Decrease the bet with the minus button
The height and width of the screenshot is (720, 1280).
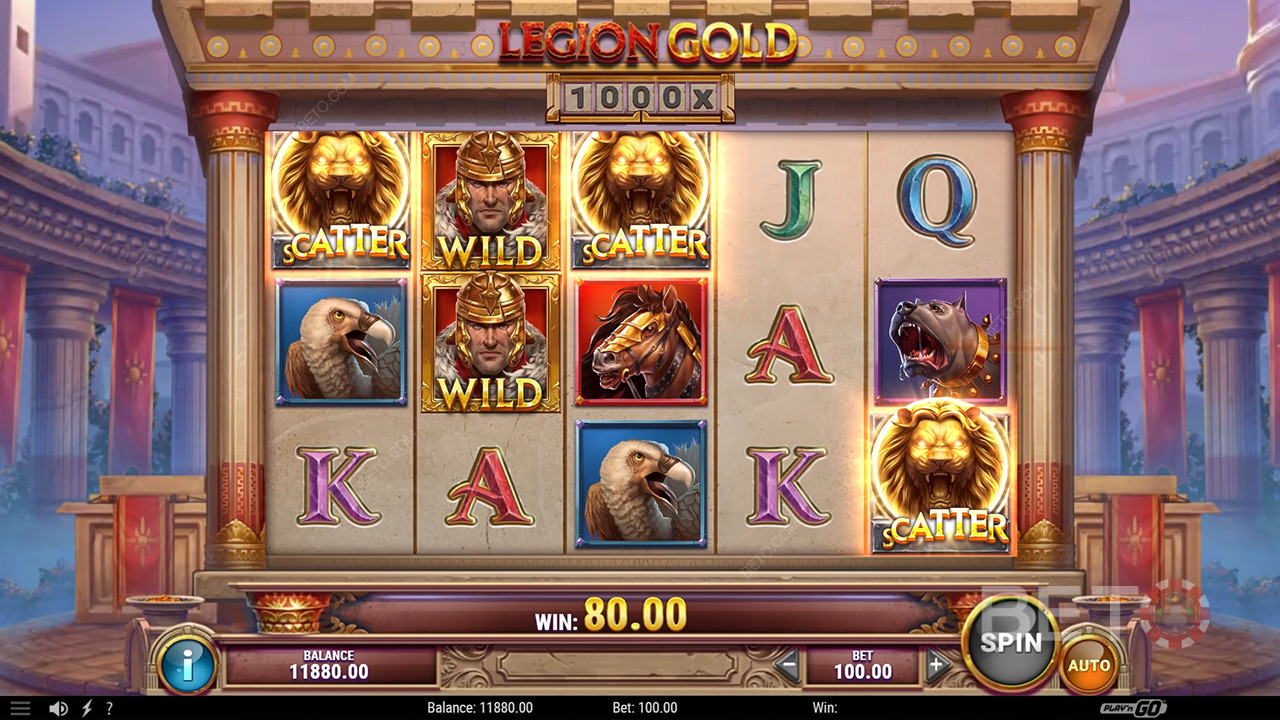coord(789,664)
